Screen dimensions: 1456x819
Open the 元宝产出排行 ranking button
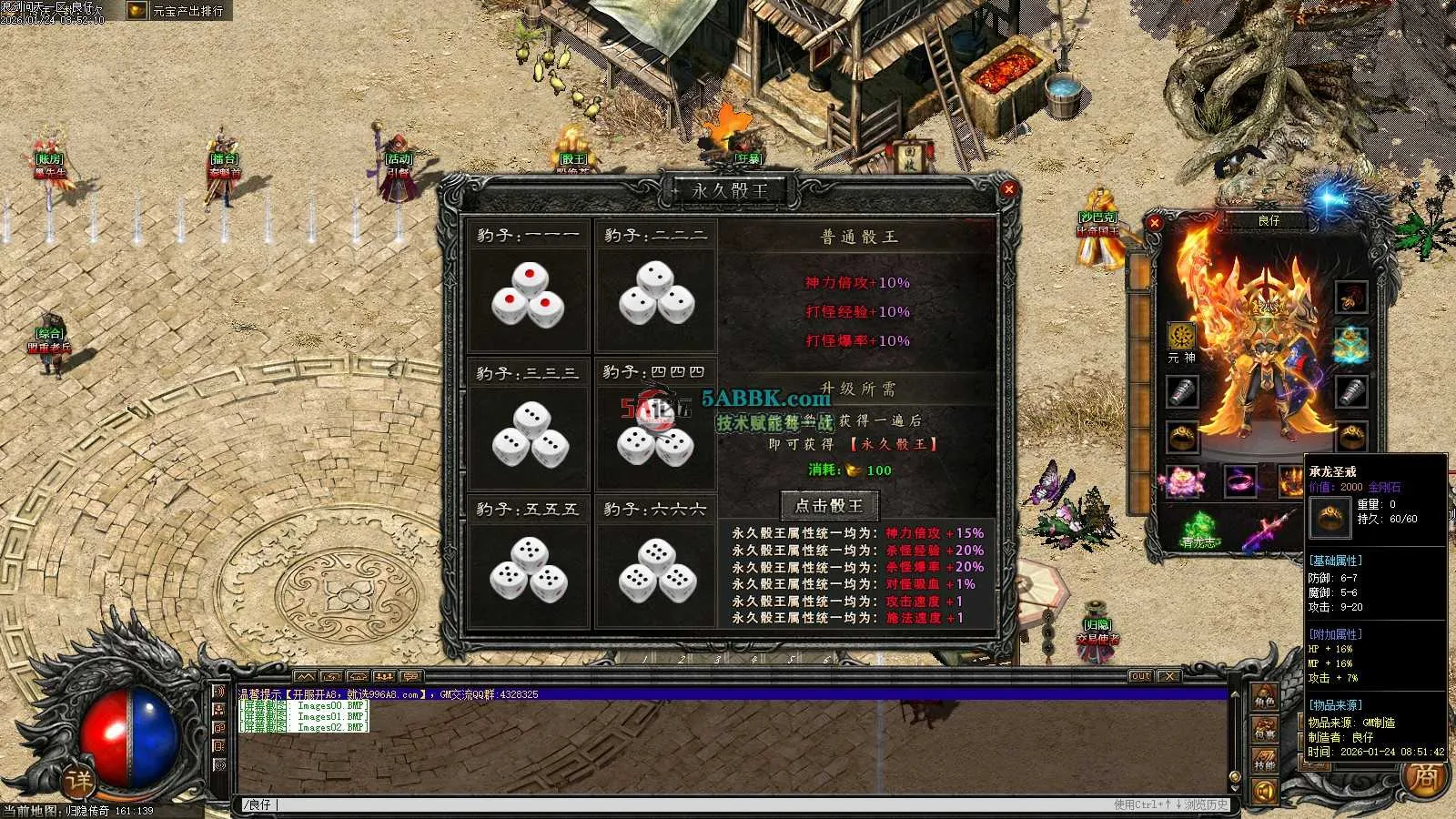click(x=178, y=11)
